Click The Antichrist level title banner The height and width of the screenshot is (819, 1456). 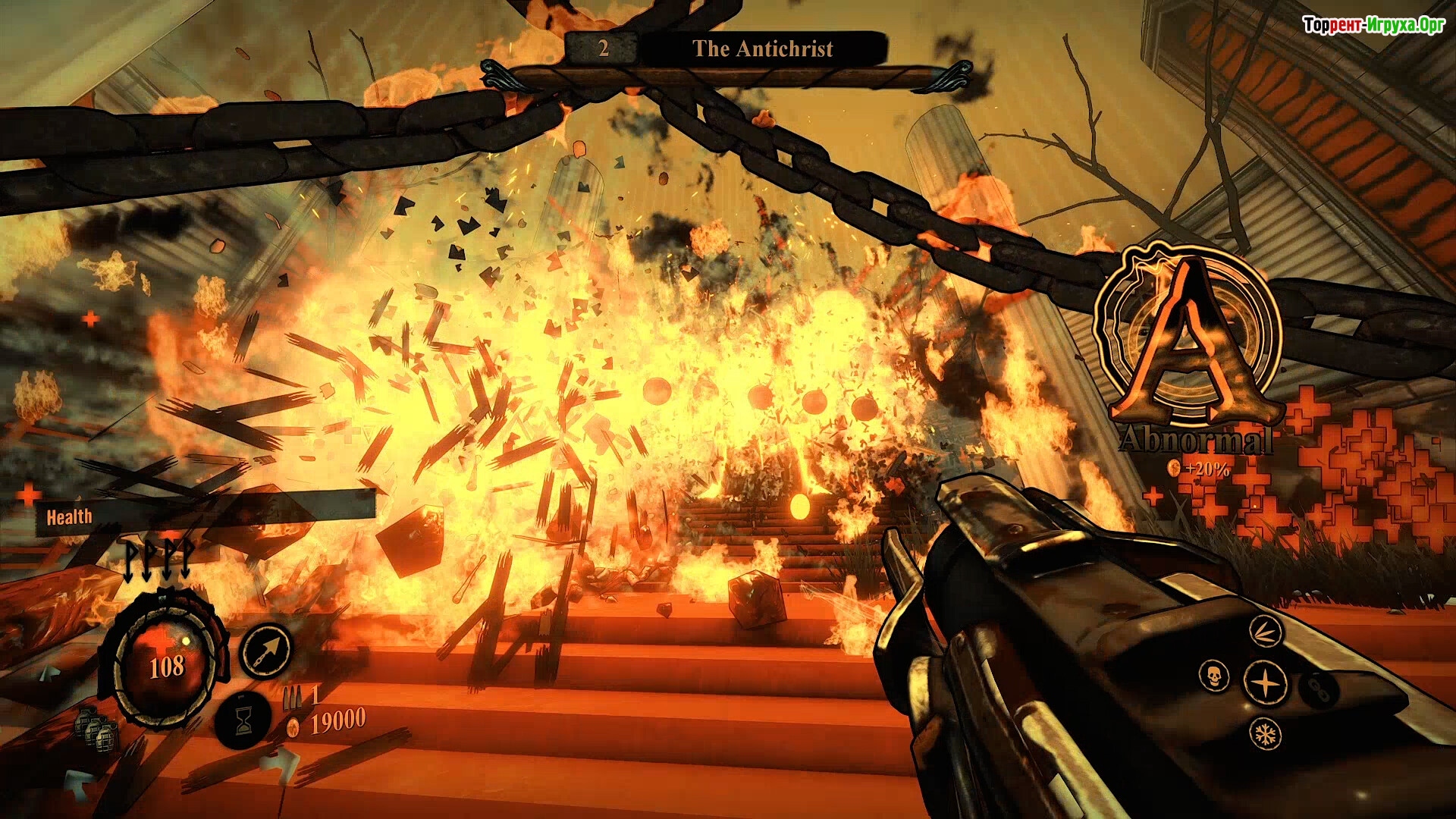point(762,49)
